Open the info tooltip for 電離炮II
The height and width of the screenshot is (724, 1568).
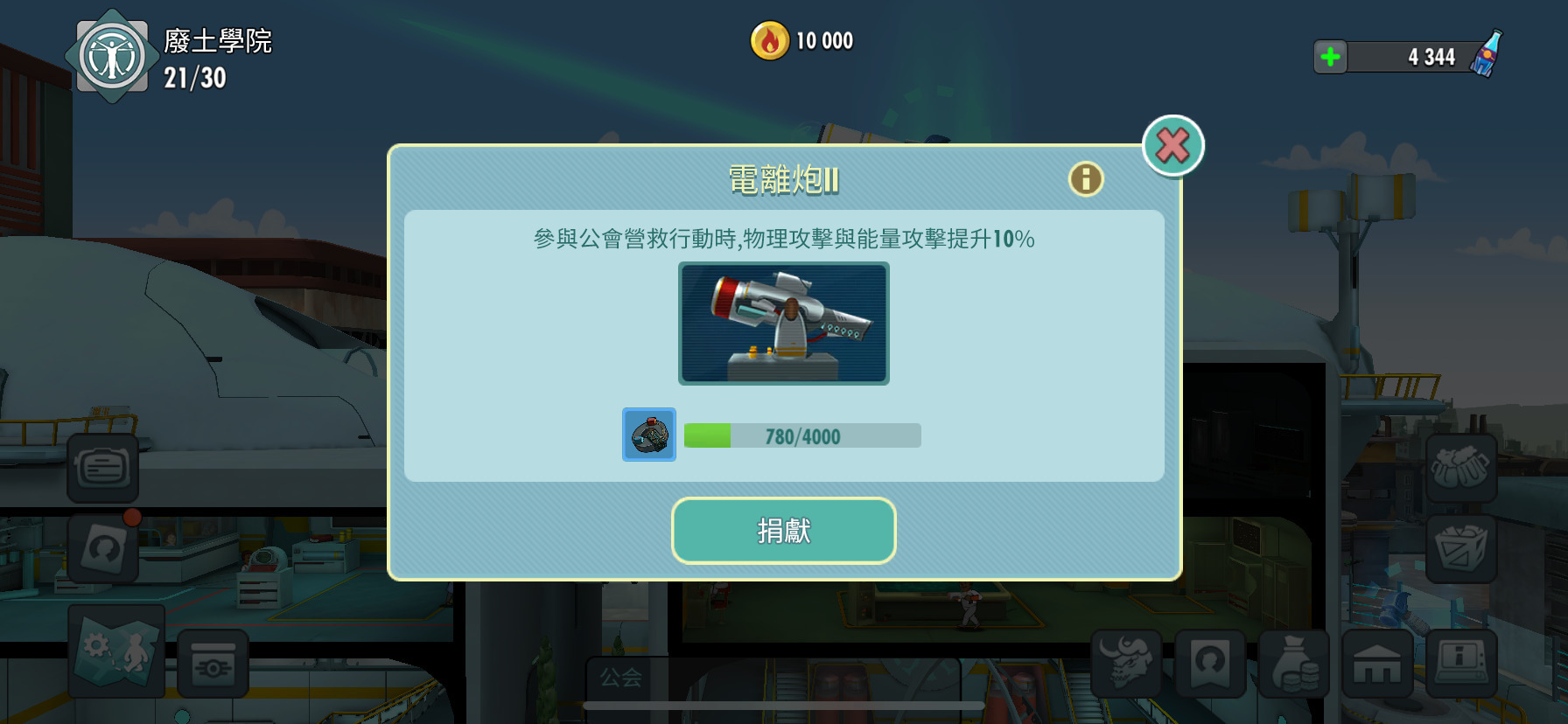1085,178
